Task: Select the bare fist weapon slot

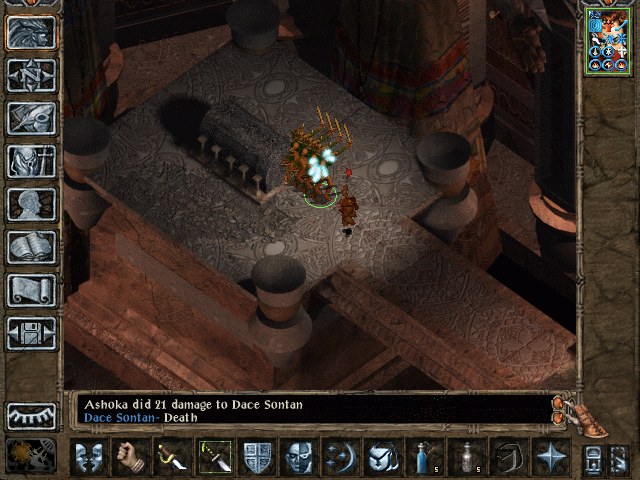Action: click(x=131, y=457)
